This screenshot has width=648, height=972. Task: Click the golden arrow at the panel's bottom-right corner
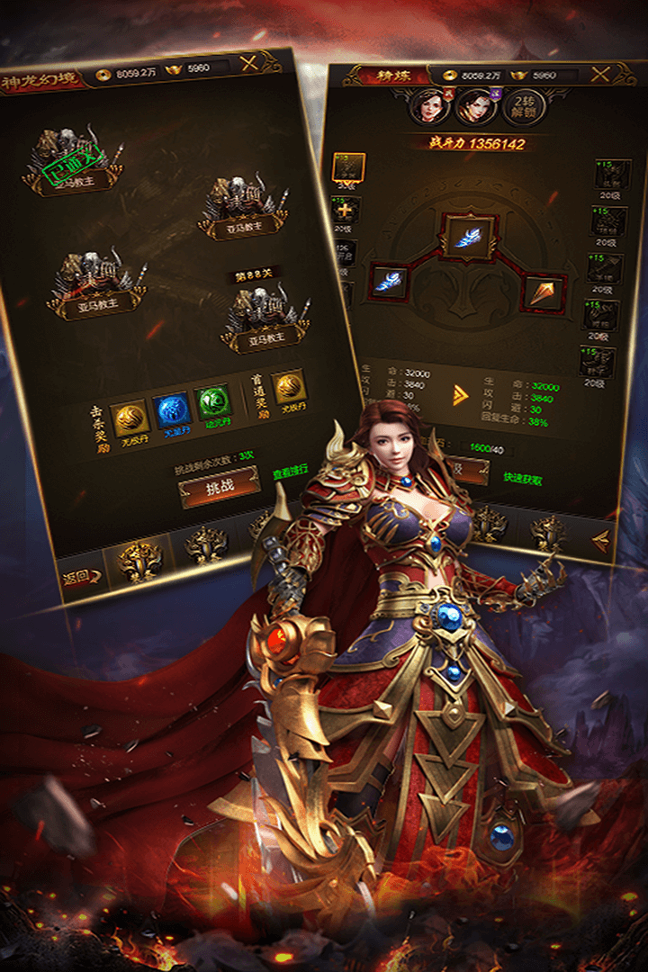click(600, 541)
